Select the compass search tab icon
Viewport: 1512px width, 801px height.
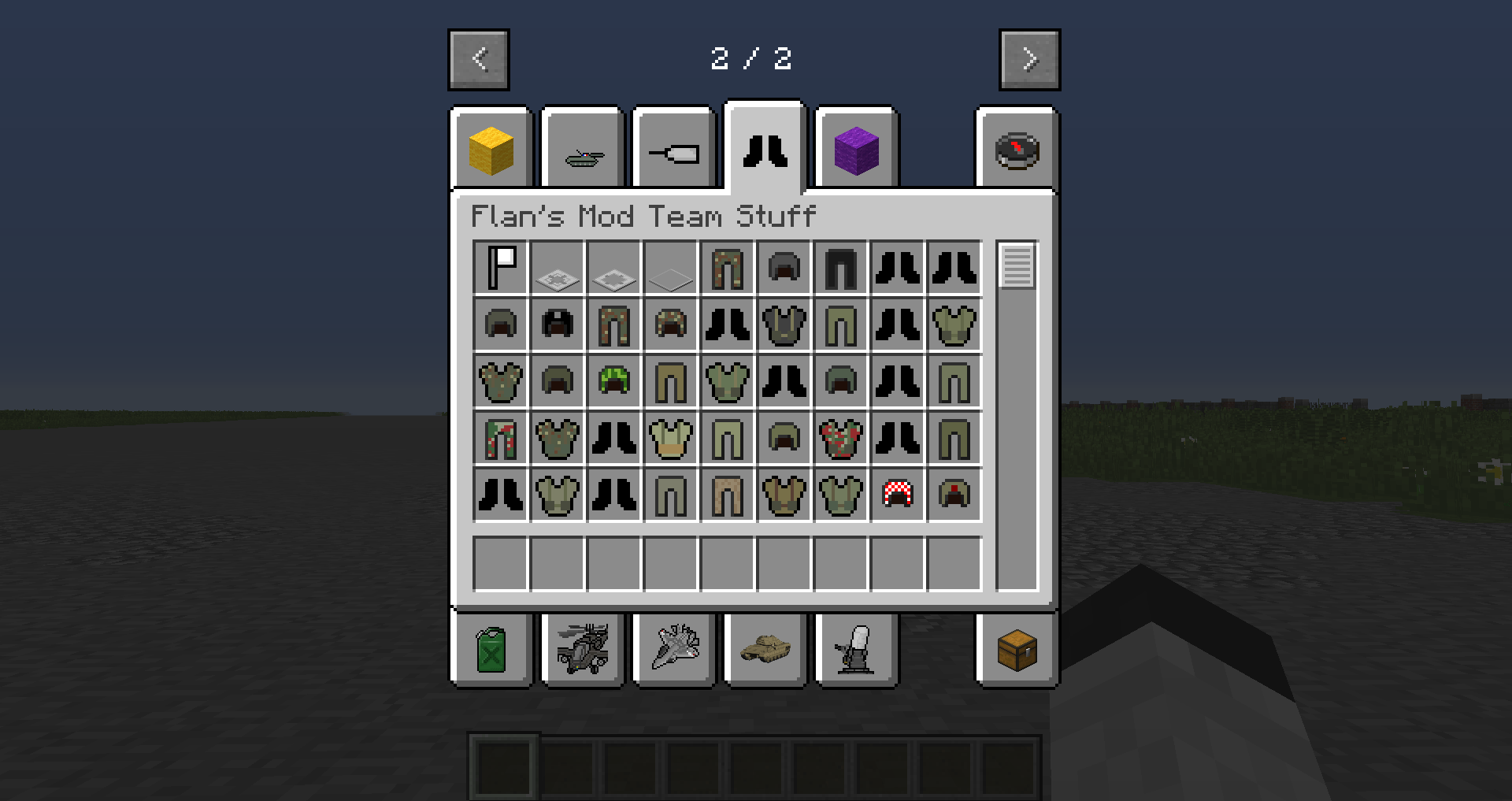1016,150
